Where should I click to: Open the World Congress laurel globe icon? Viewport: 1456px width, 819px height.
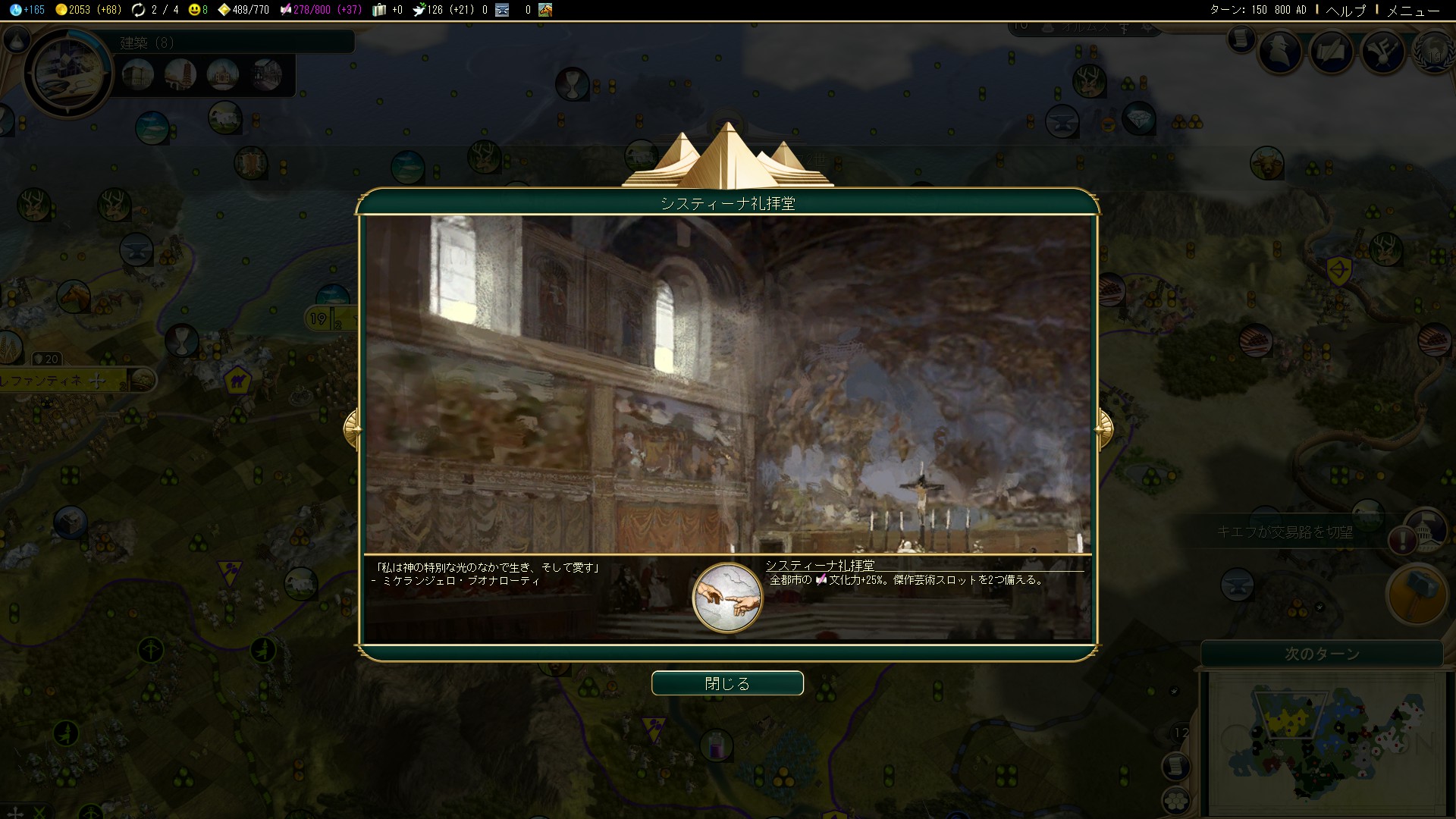click(x=1433, y=52)
